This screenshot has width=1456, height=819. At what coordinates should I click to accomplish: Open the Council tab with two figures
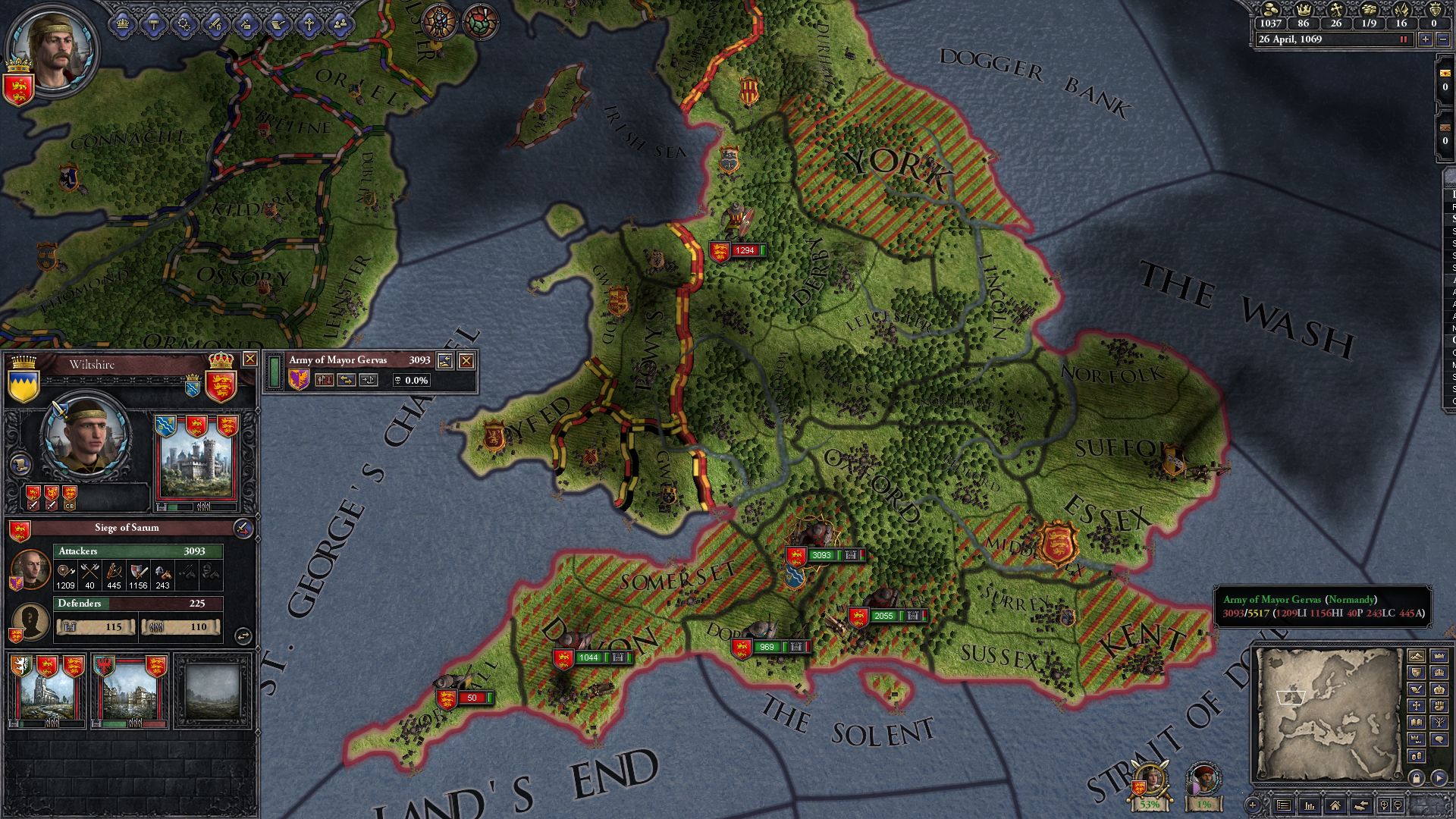pyautogui.click(x=340, y=24)
